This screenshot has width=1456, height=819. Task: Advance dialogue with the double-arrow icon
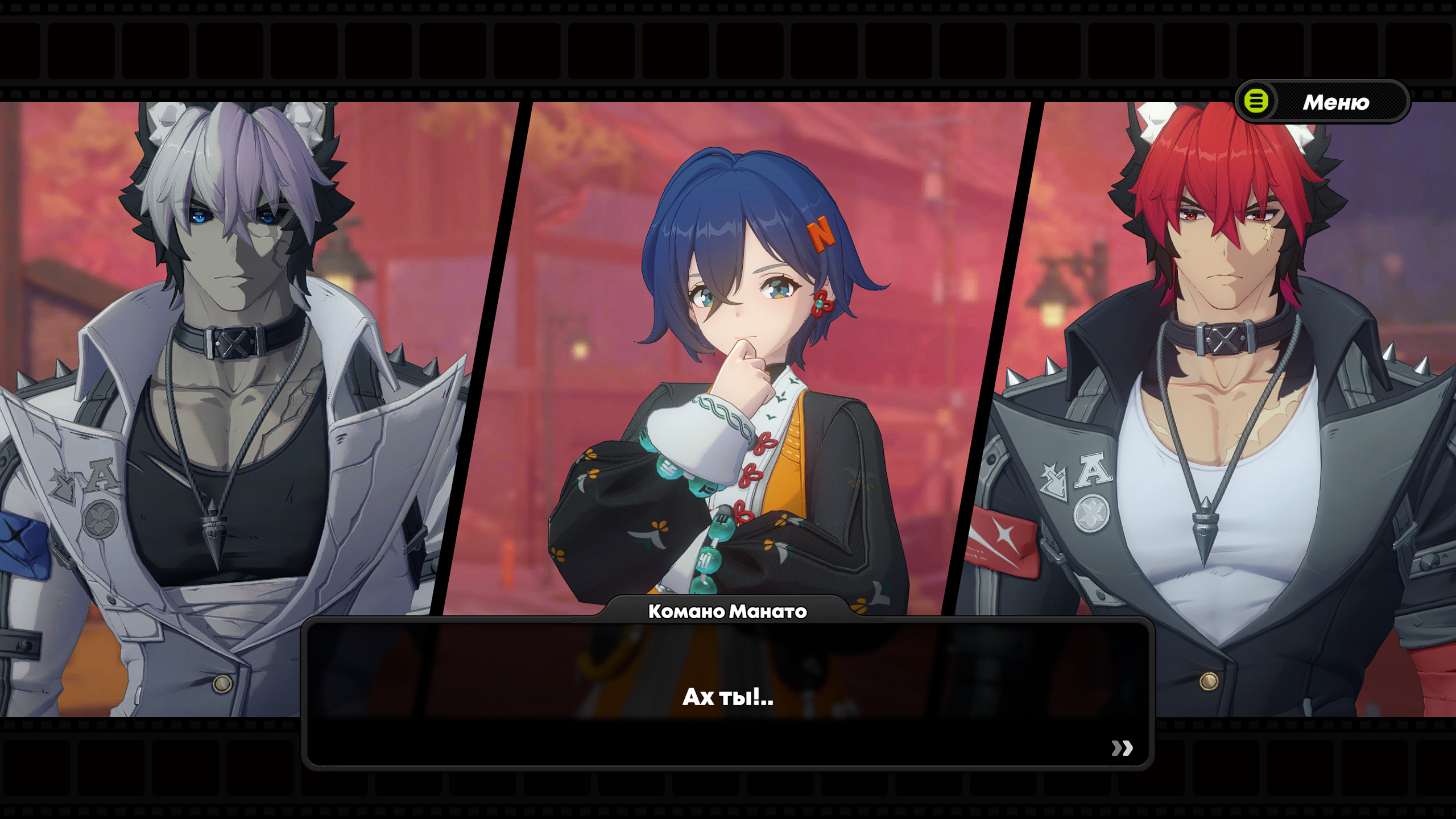[x=1122, y=748]
